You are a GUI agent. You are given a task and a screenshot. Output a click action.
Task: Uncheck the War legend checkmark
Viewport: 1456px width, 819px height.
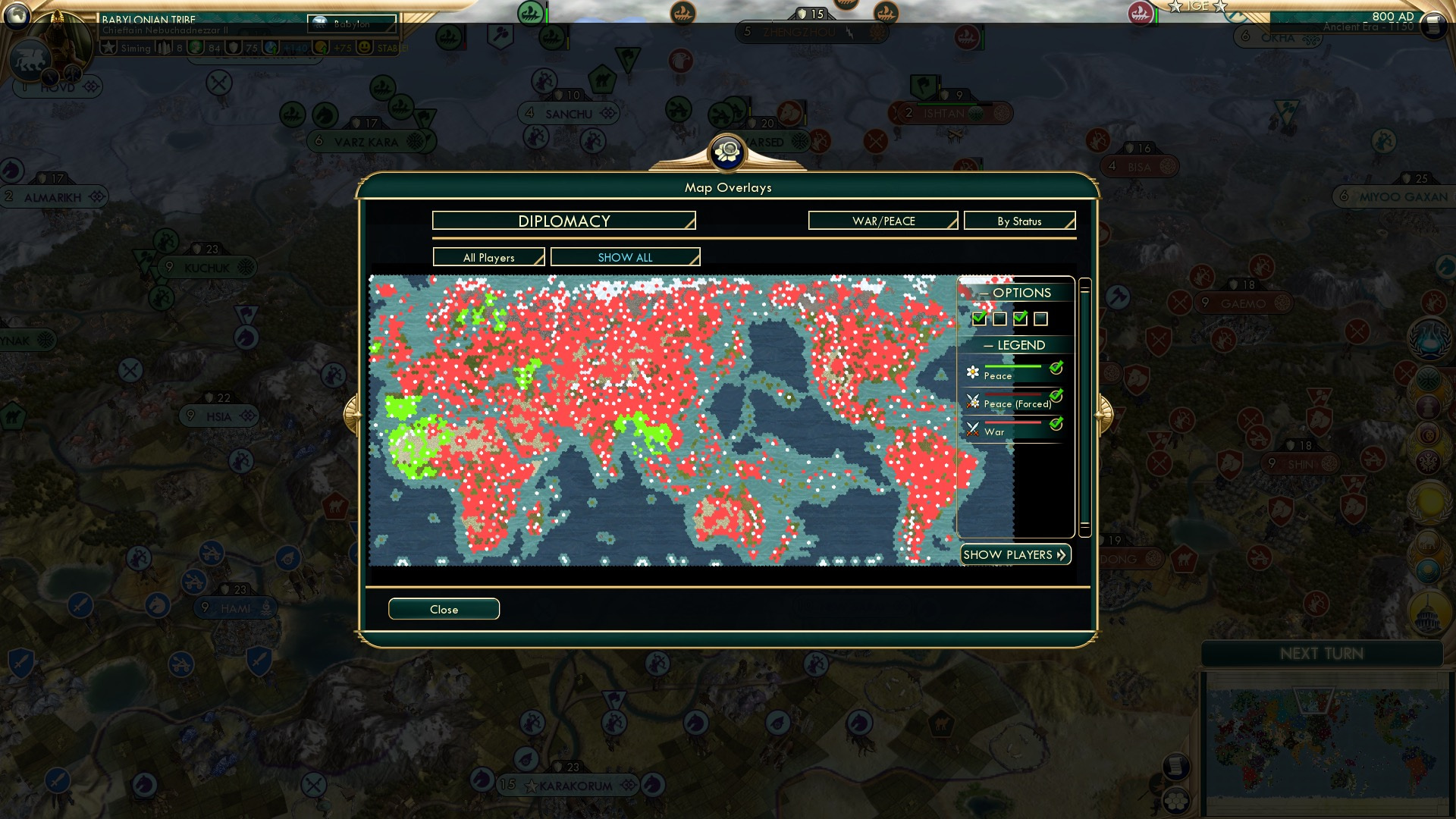tap(1057, 425)
